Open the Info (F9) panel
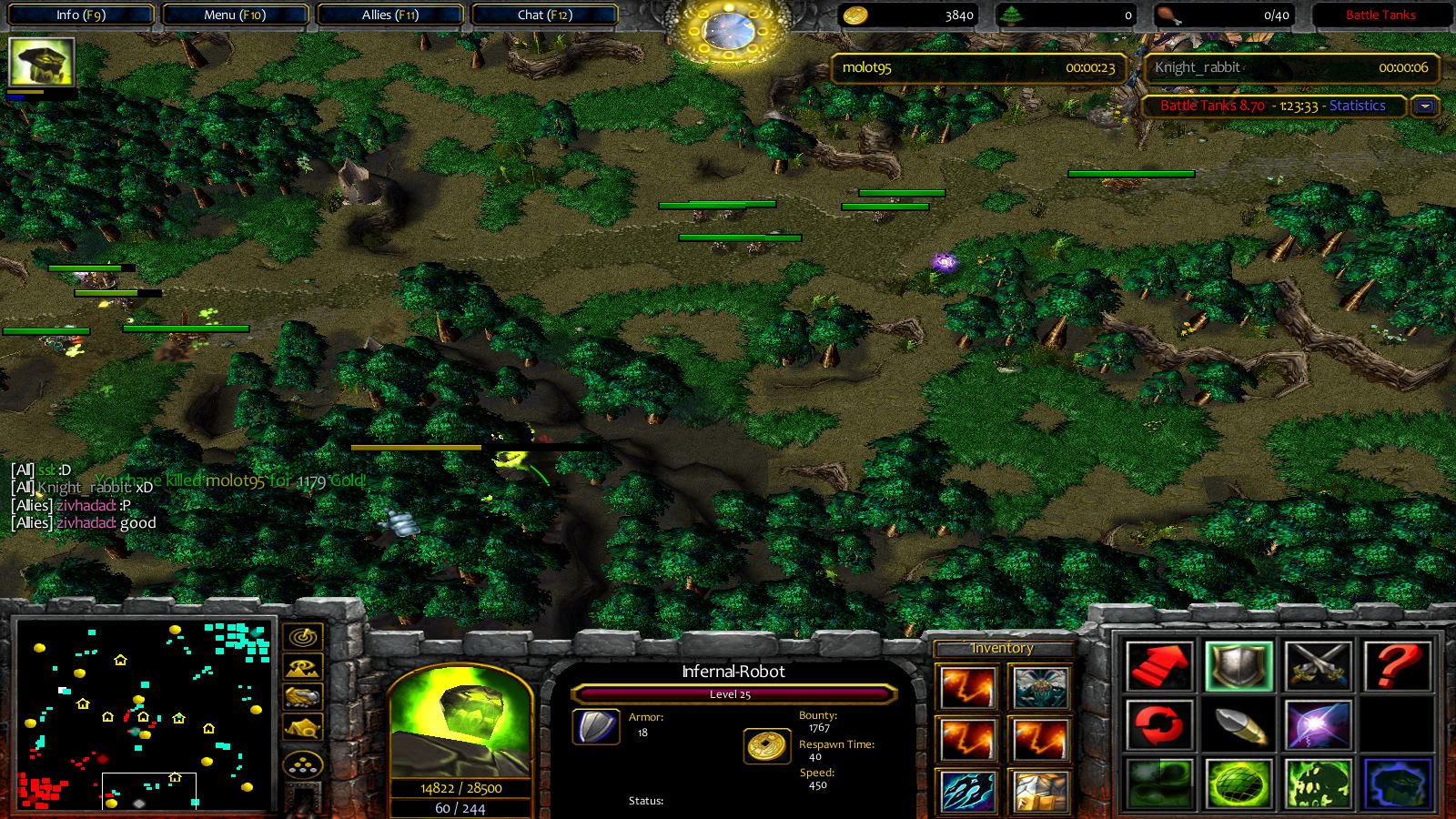The height and width of the screenshot is (819, 1456). pyautogui.click(x=80, y=15)
